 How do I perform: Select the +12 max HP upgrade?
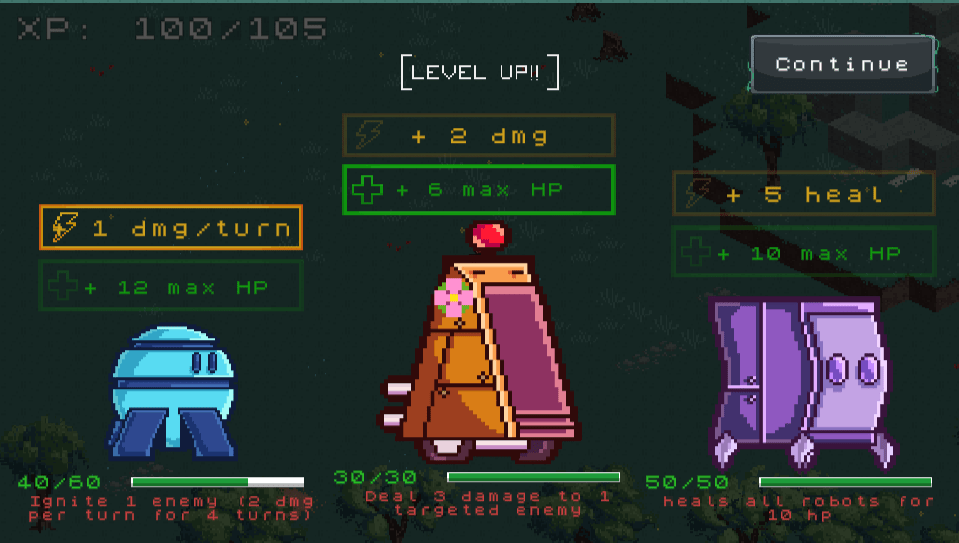tap(170, 287)
